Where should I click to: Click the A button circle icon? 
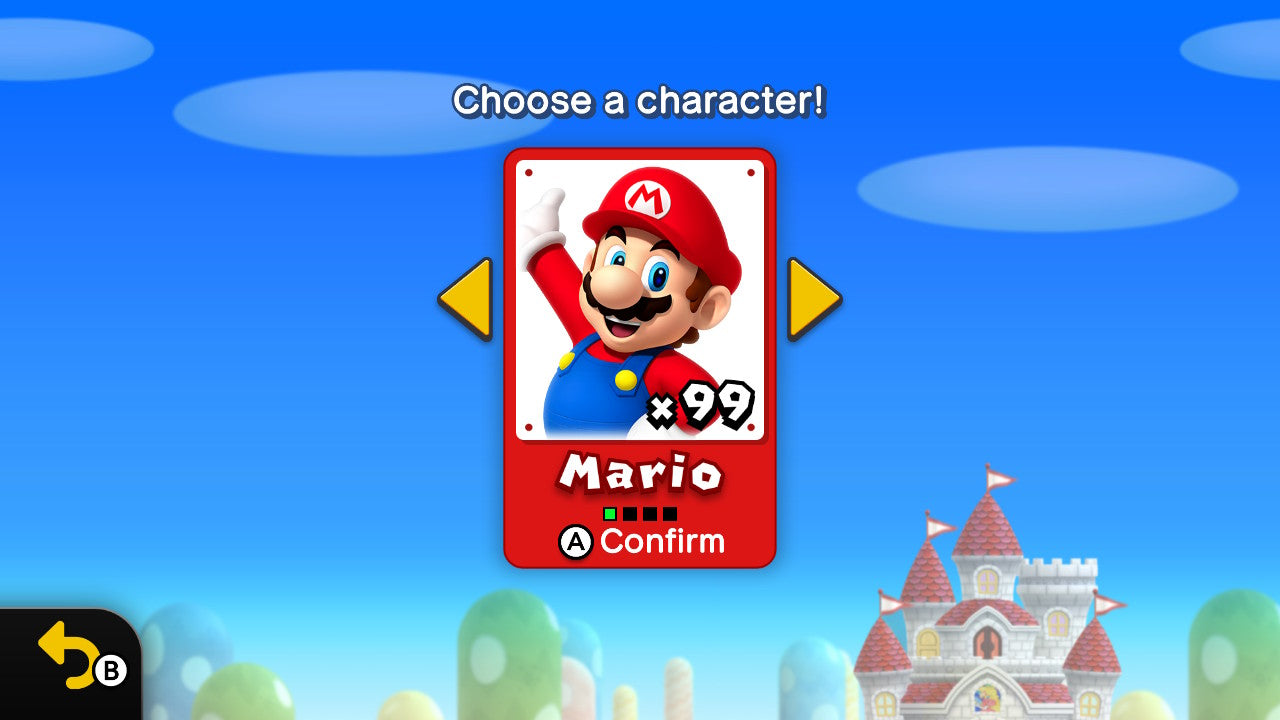pos(577,542)
